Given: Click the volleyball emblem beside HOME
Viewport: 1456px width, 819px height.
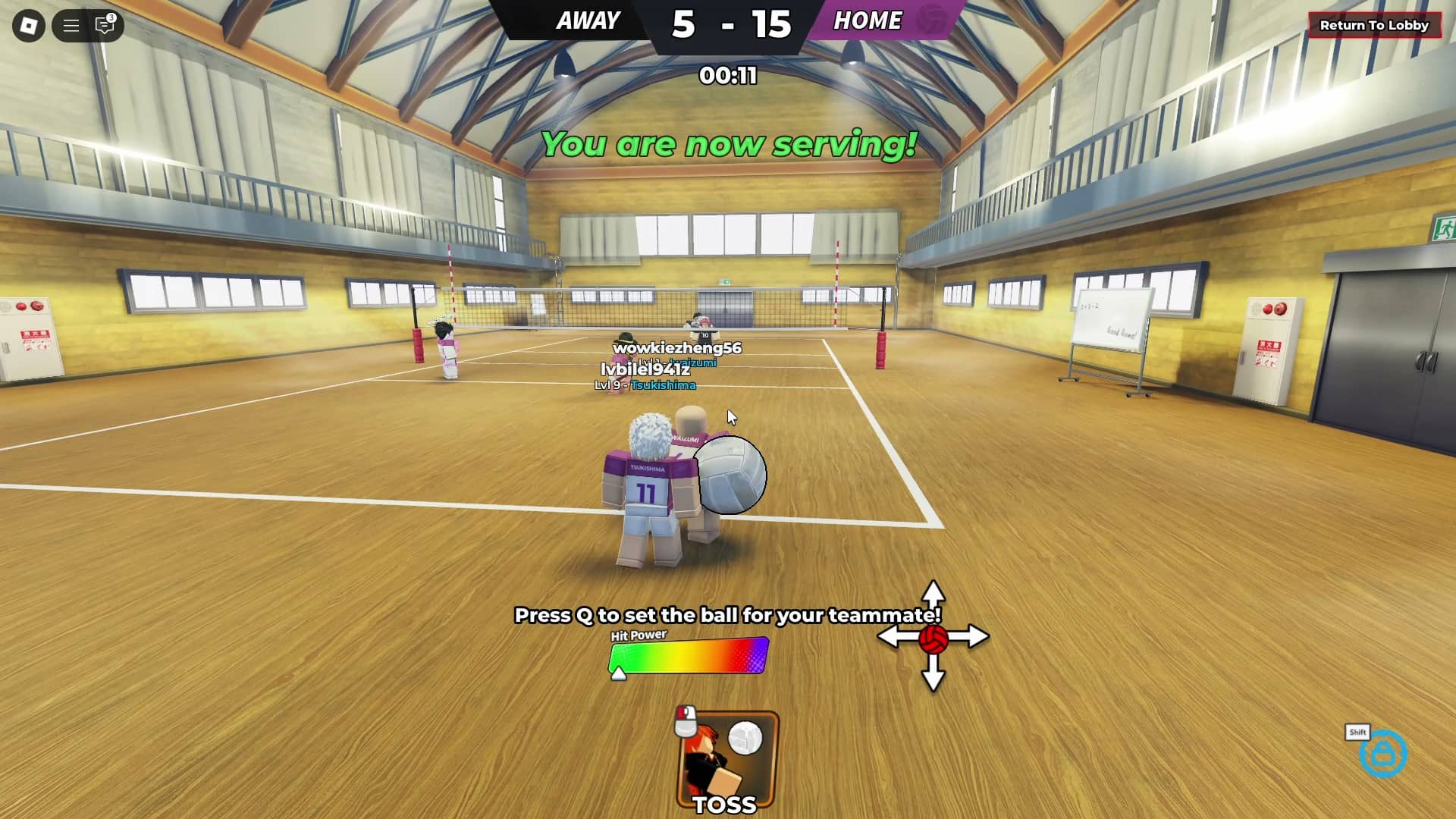Looking at the screenshot, I should click(x=930, y=21).
